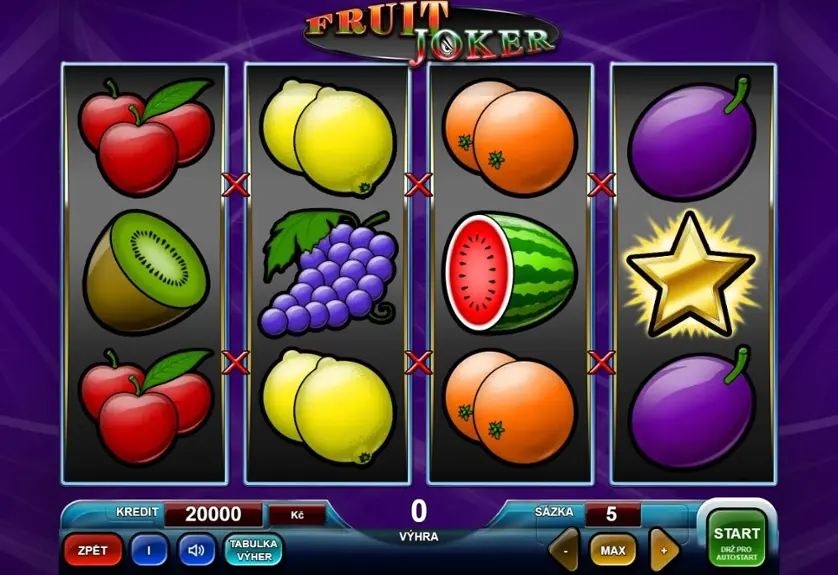The height and width of the screenshot is (575, 838).
Task: Go back with the ZPĚT button
Action: tap(93, 549)
